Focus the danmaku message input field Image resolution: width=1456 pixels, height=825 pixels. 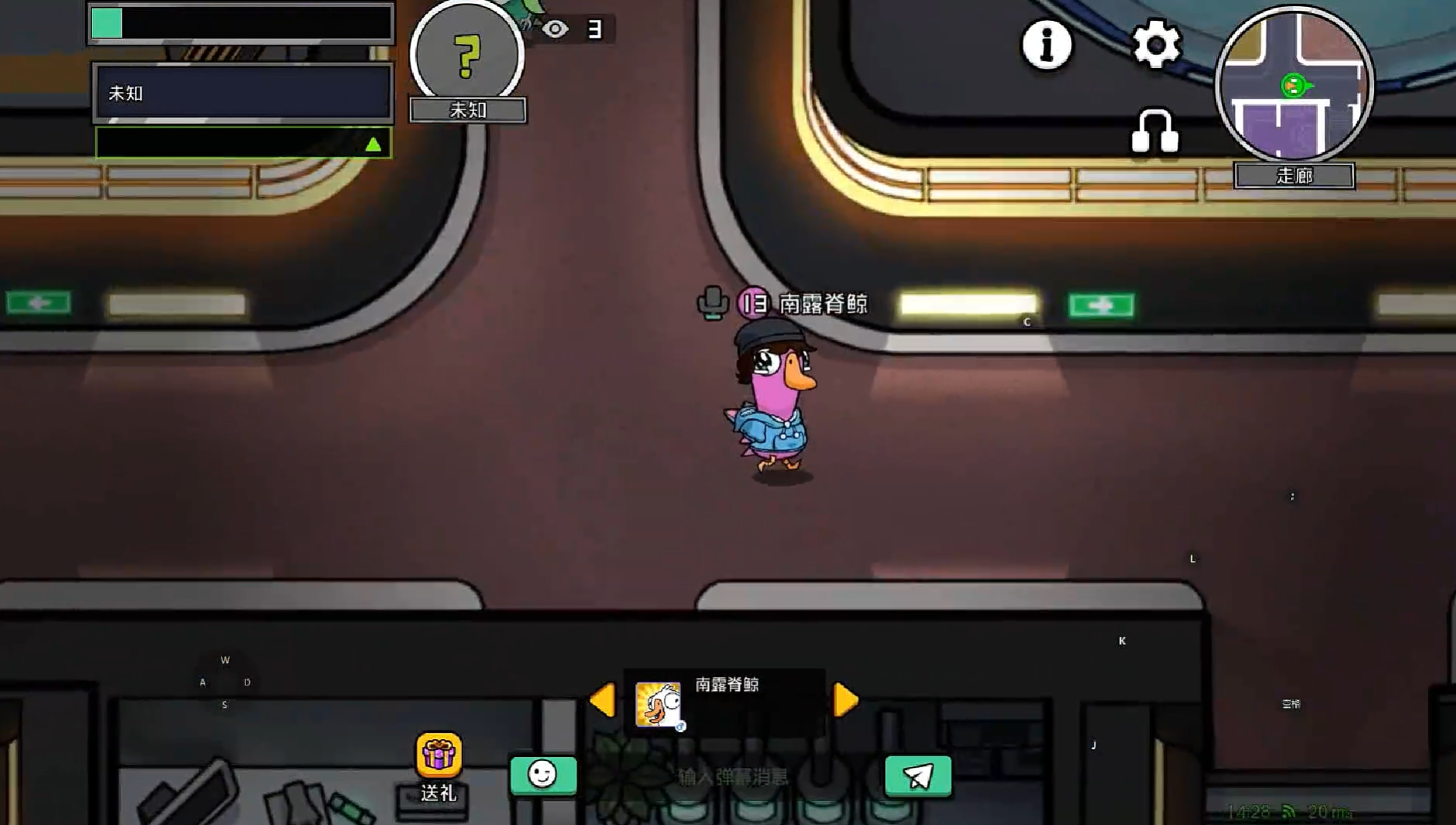pyautogui.click(x=733, y=777)
